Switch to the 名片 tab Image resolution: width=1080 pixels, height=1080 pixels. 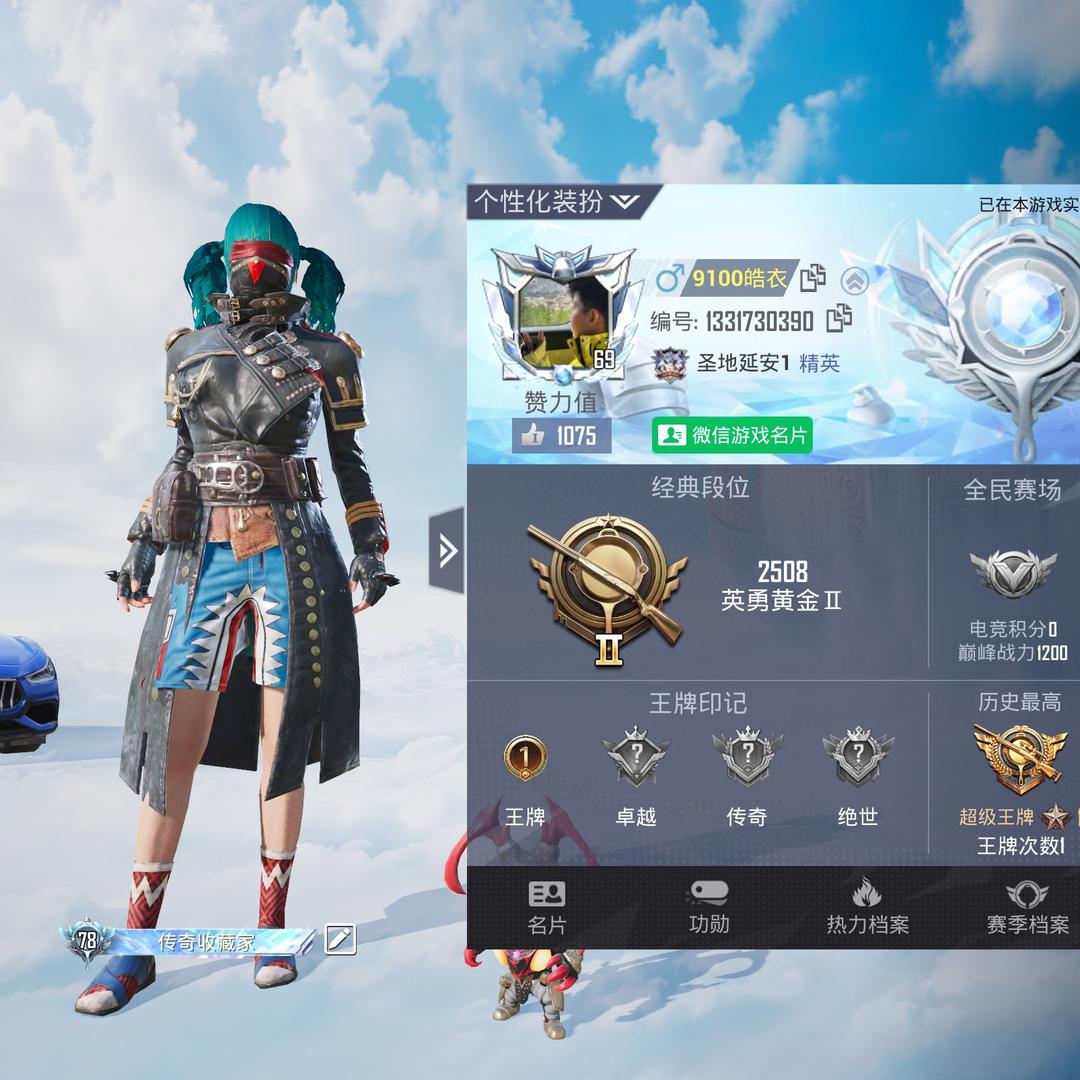click(547, 907)
